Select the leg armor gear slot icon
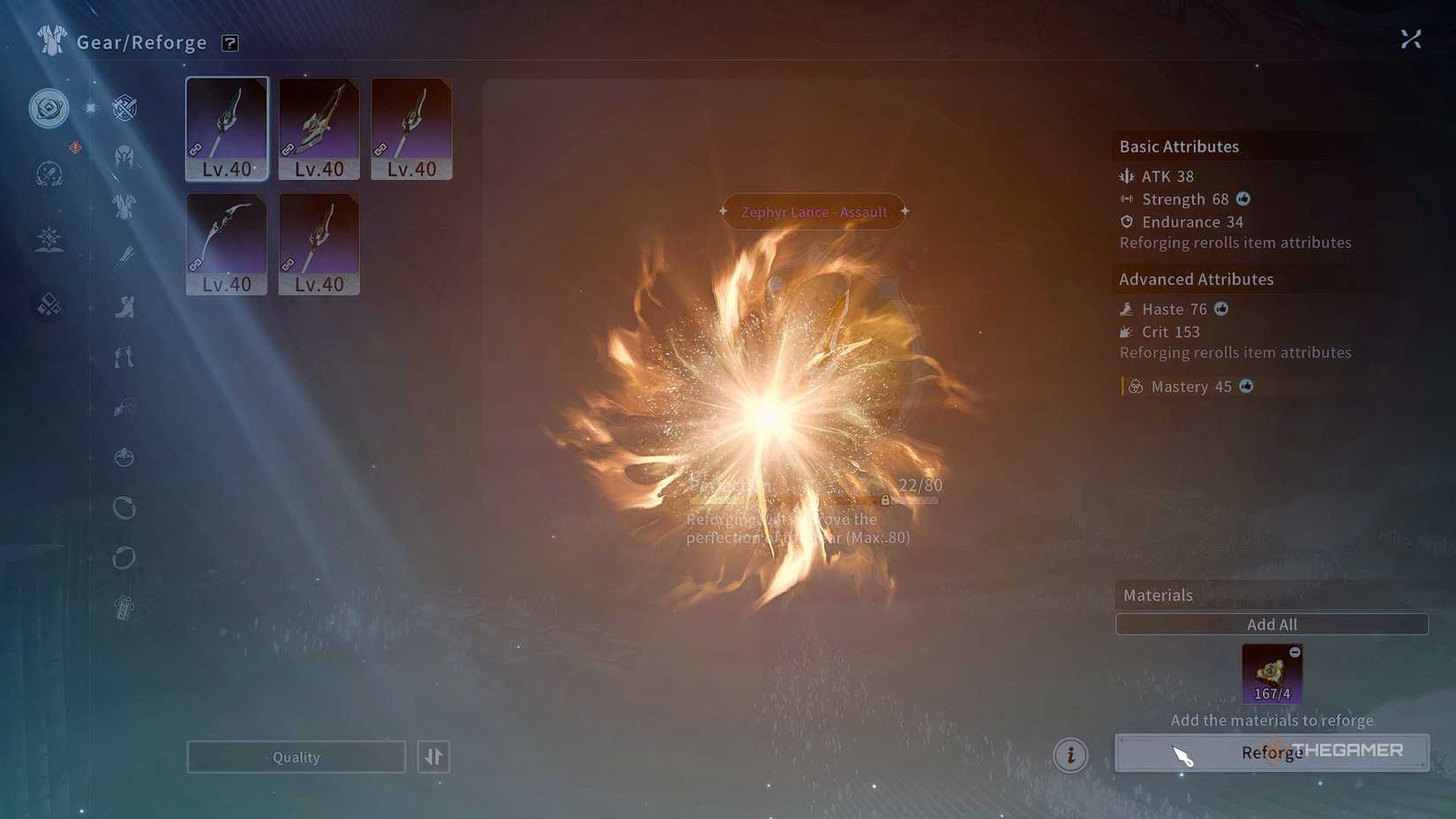 pyautogui.click(x=124, y=355)
